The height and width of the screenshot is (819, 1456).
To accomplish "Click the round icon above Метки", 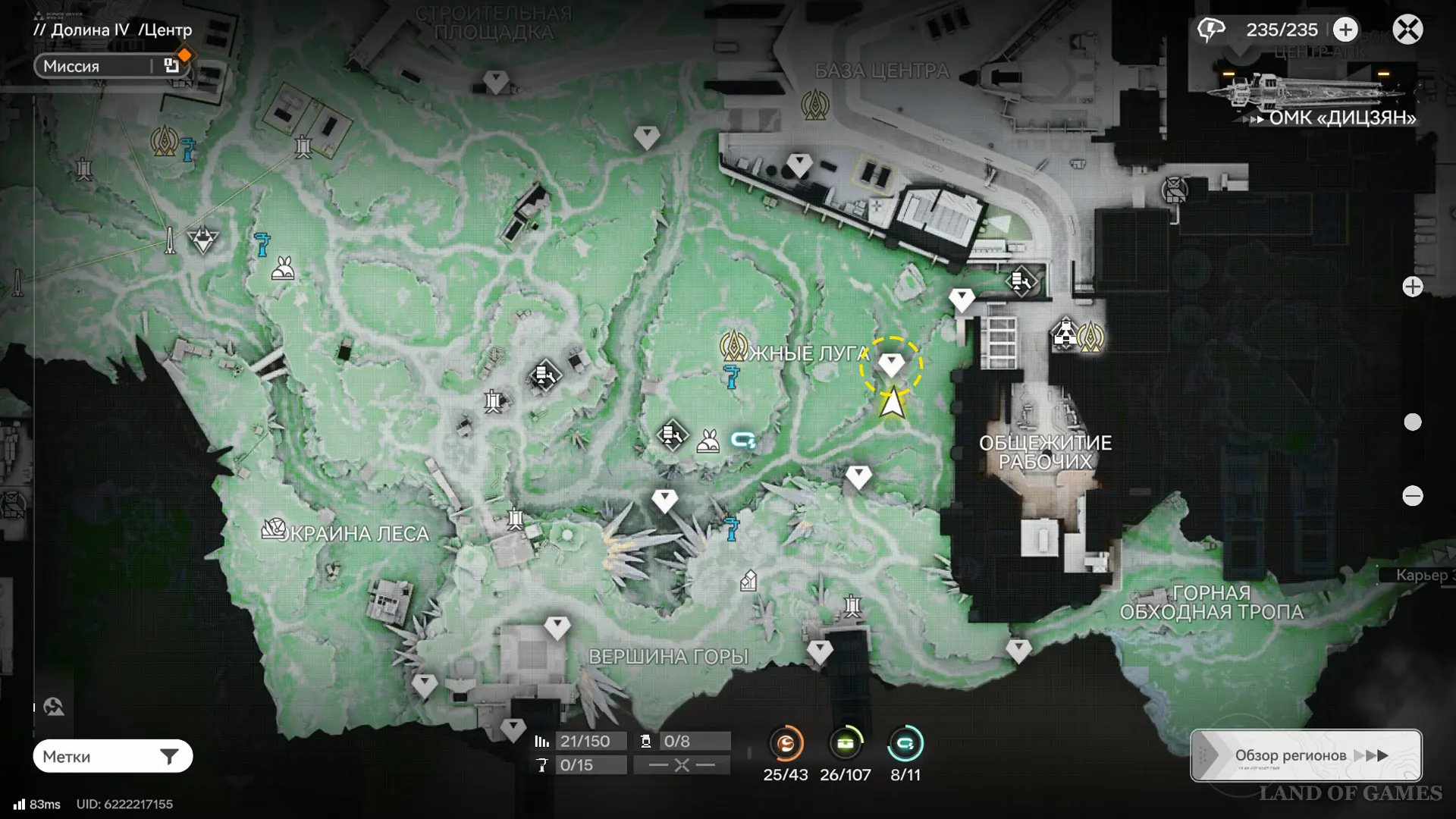I will coord(54,707).
